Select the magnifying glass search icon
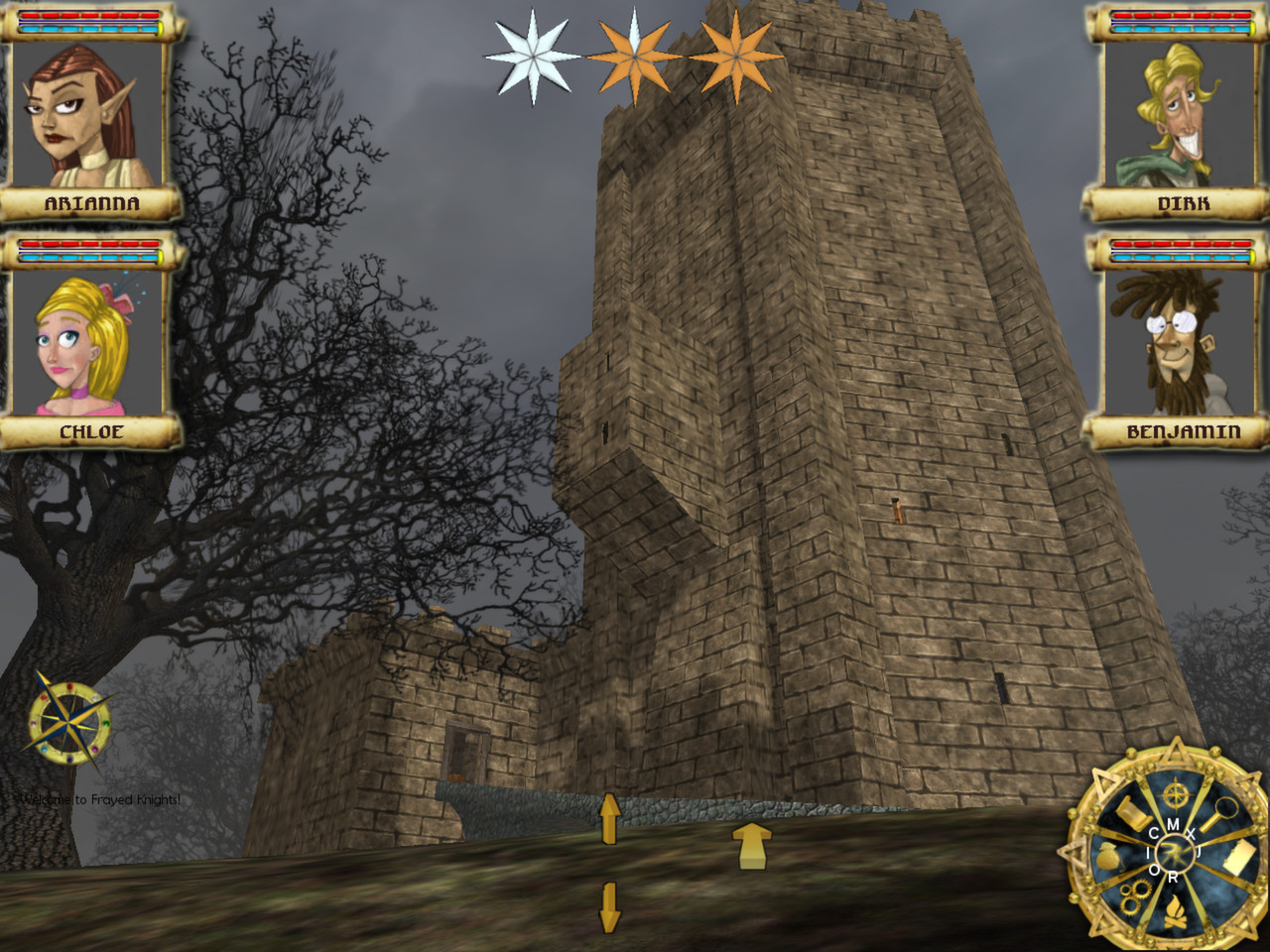The height and width of the screenshot is (952, 1270). click(1222, 810)
